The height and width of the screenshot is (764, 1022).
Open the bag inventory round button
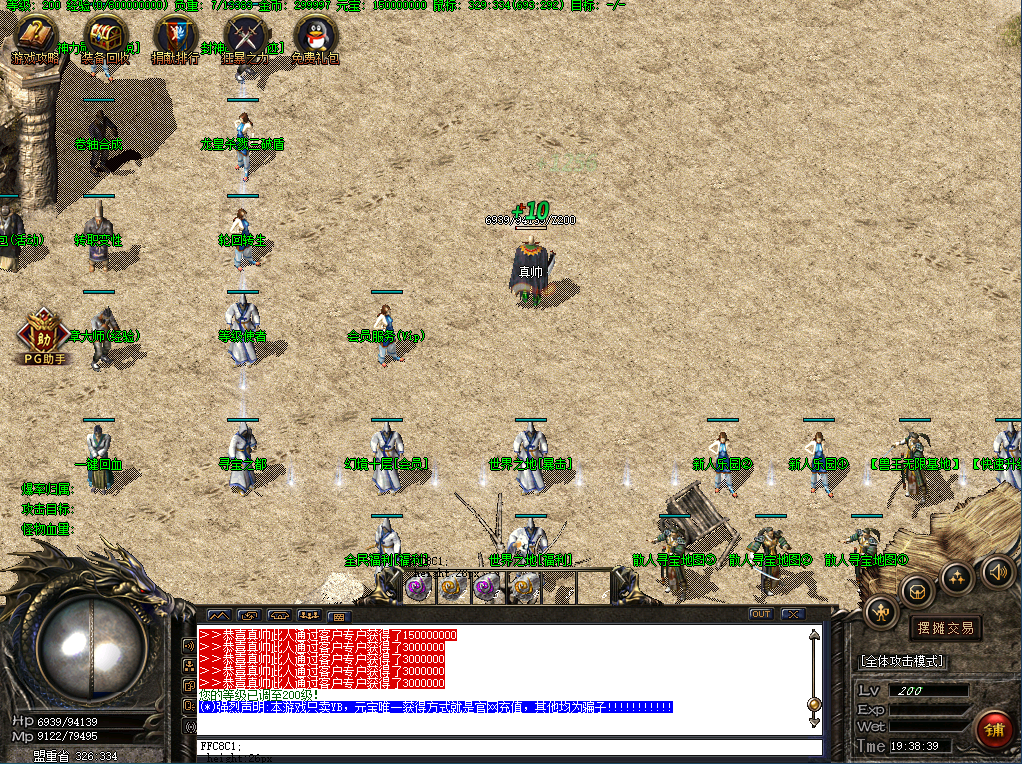pyautogui.click(x=917, y=590)
